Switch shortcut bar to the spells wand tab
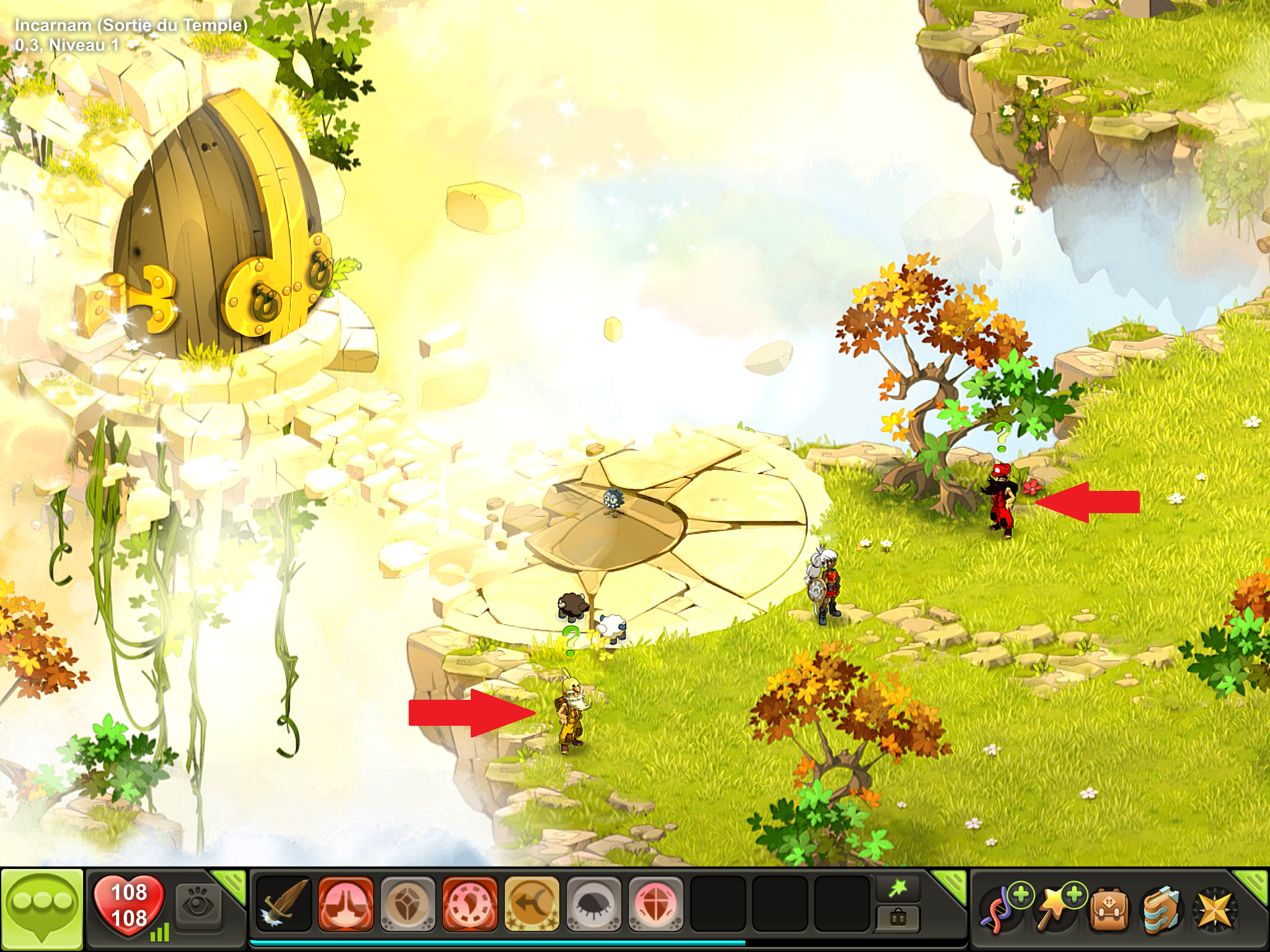The image size is (1270, 952). click(898, 889)
